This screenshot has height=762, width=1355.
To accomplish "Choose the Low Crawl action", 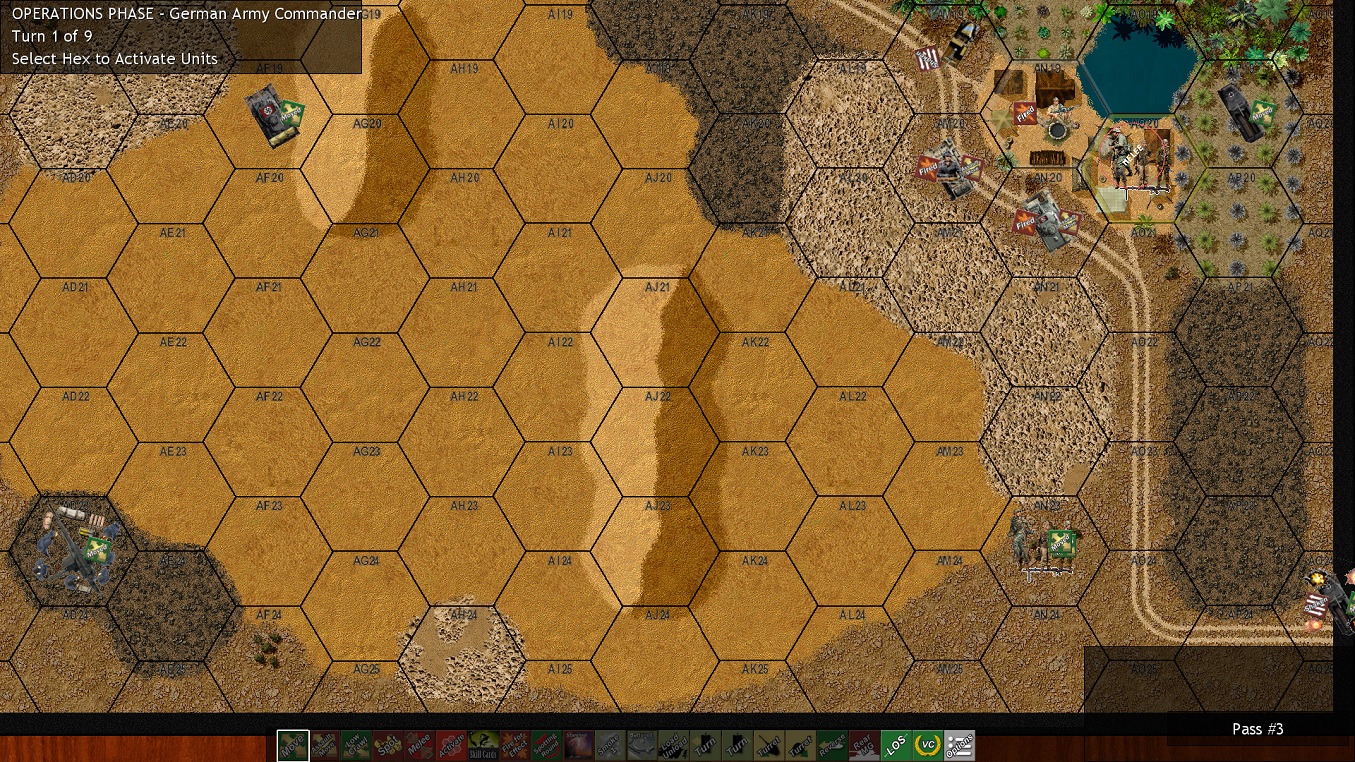I will pyautogui.click(x=356, y=746).
